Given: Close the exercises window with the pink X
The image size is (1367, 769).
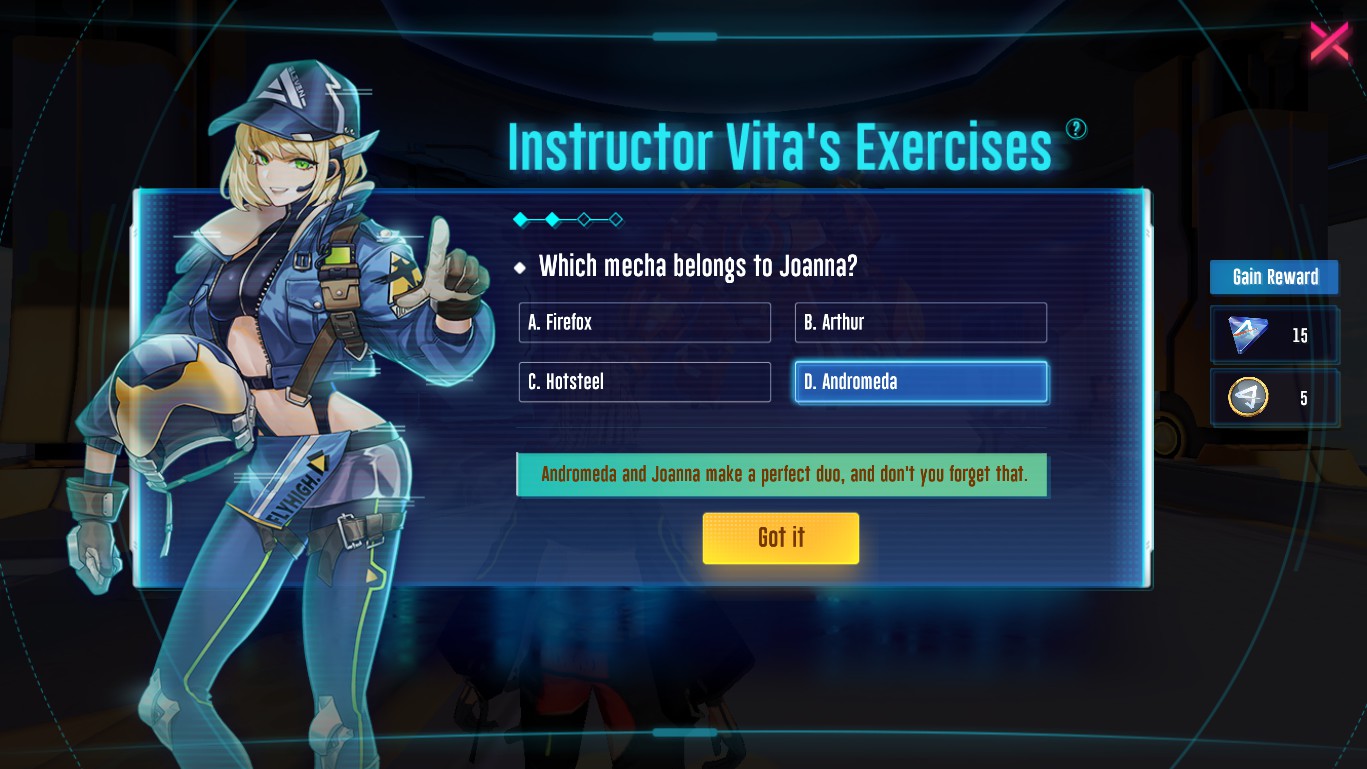Looking at the screenshot, I should 1329,42.
